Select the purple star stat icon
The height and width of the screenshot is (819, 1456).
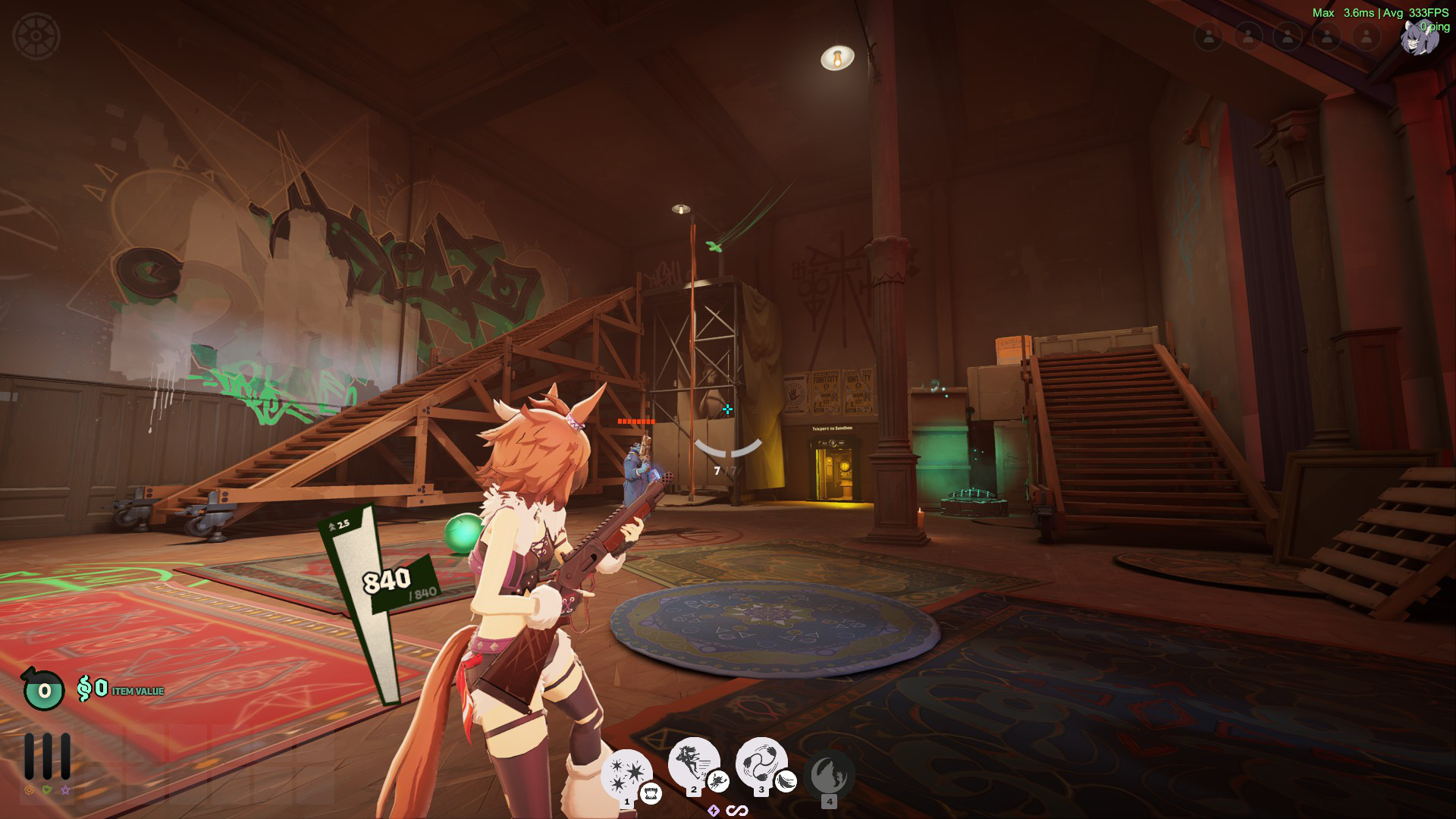tap(66, 790)
